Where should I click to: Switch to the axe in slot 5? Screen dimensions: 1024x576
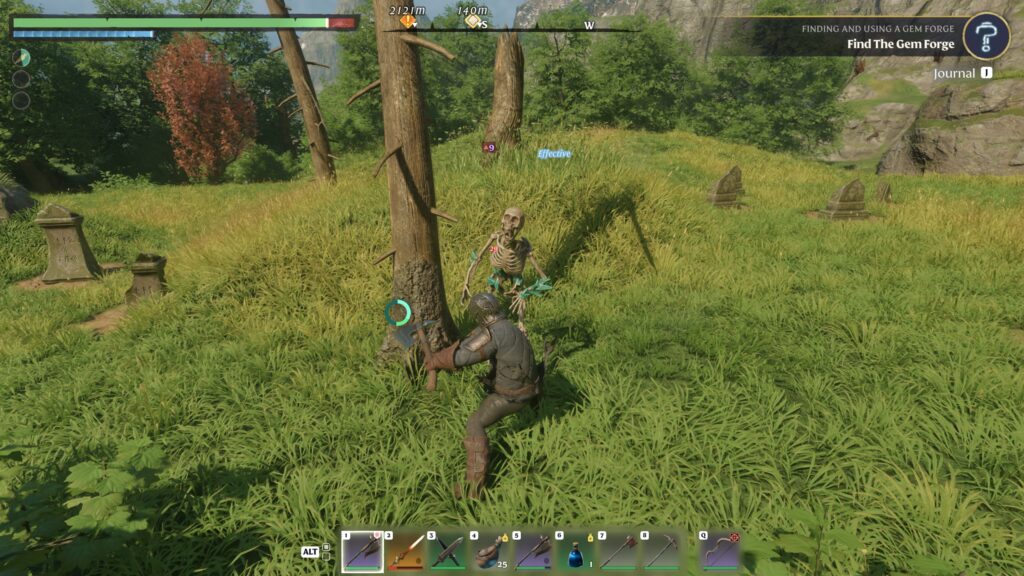pyautogui.click(x=534, y=551)
